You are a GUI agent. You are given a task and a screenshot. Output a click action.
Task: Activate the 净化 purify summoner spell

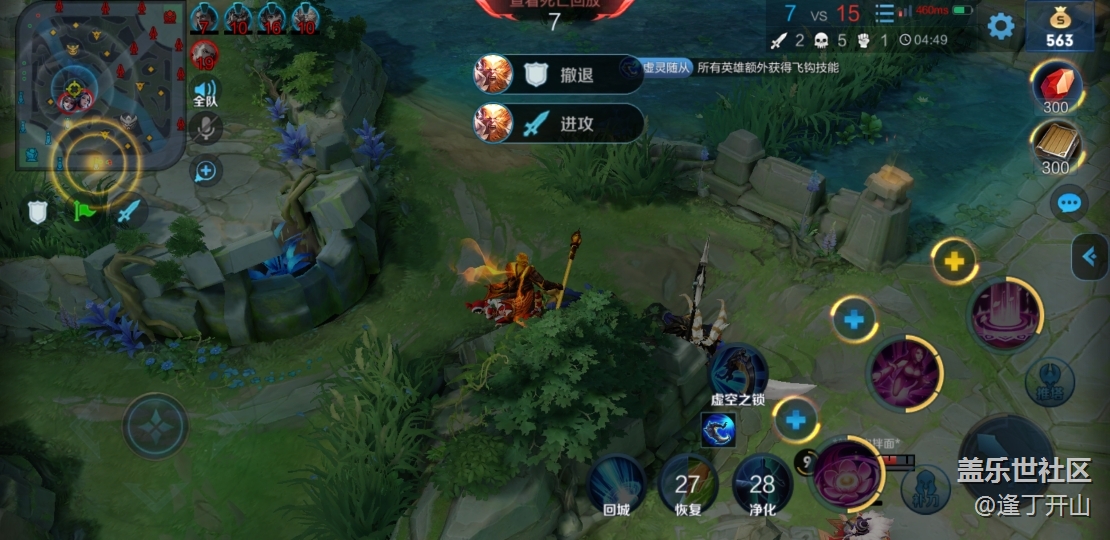click(x=761, y=484)
